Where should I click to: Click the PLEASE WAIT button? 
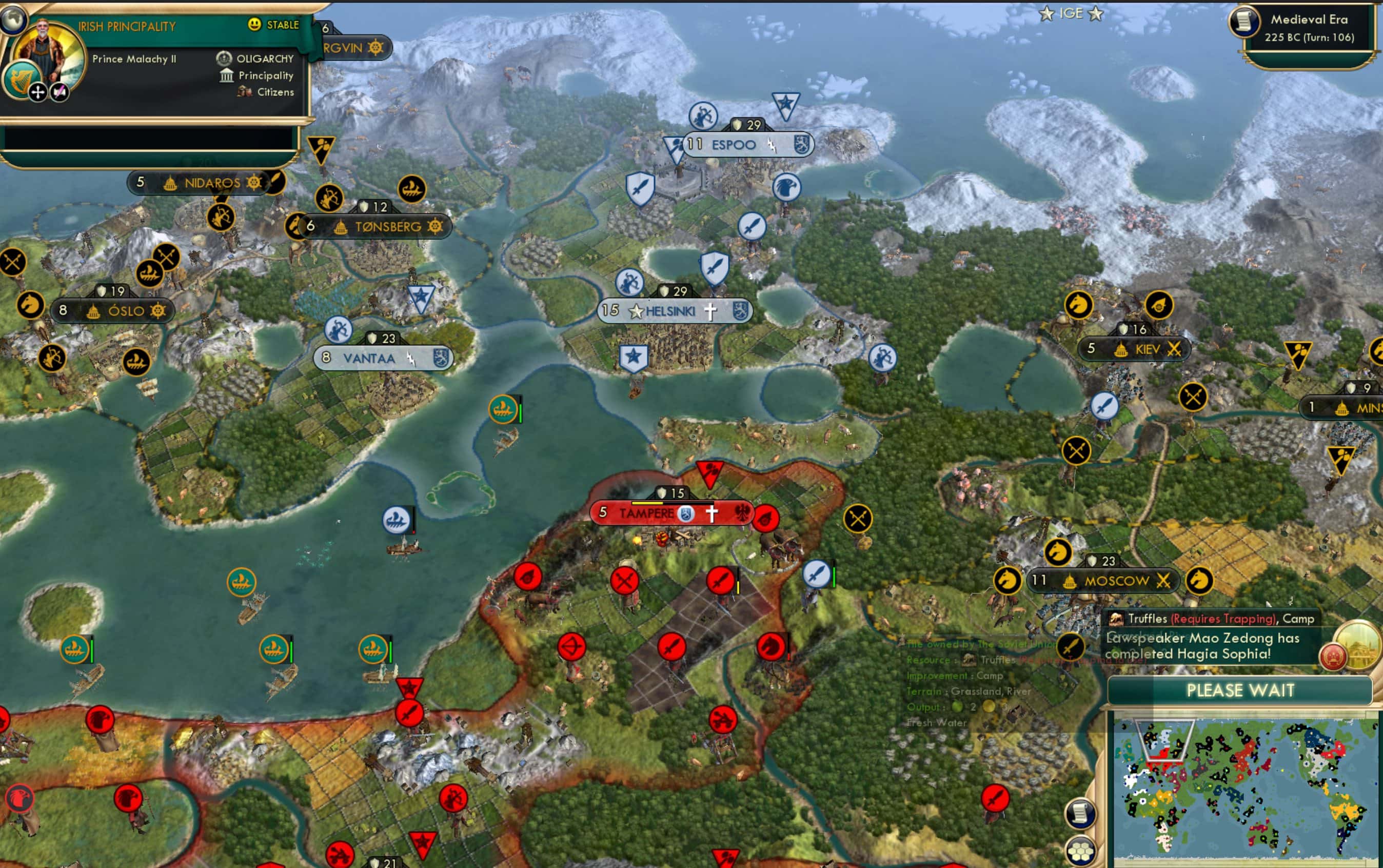coord(1241,691)
